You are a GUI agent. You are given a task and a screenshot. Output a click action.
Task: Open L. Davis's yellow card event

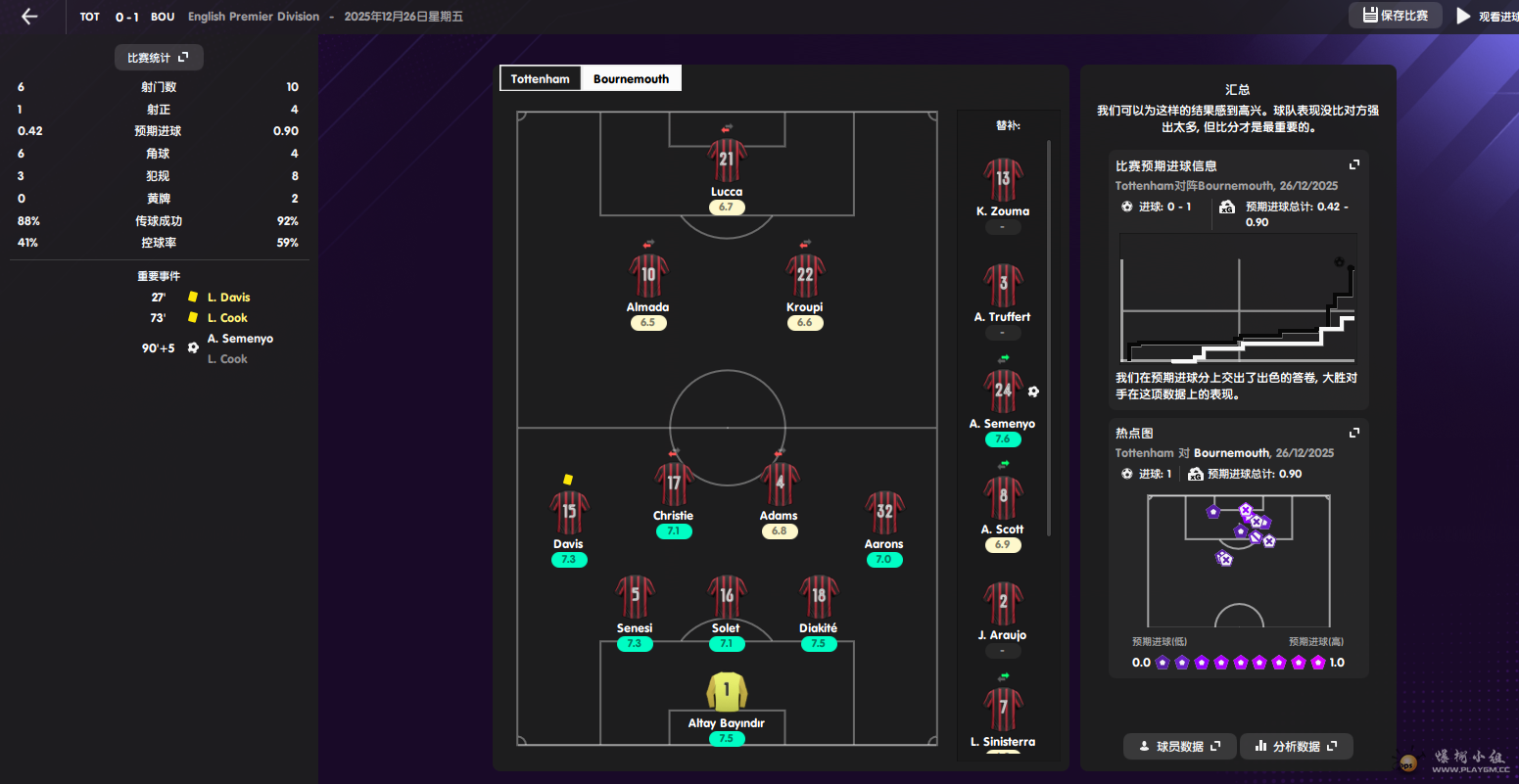tap(227, 298)
